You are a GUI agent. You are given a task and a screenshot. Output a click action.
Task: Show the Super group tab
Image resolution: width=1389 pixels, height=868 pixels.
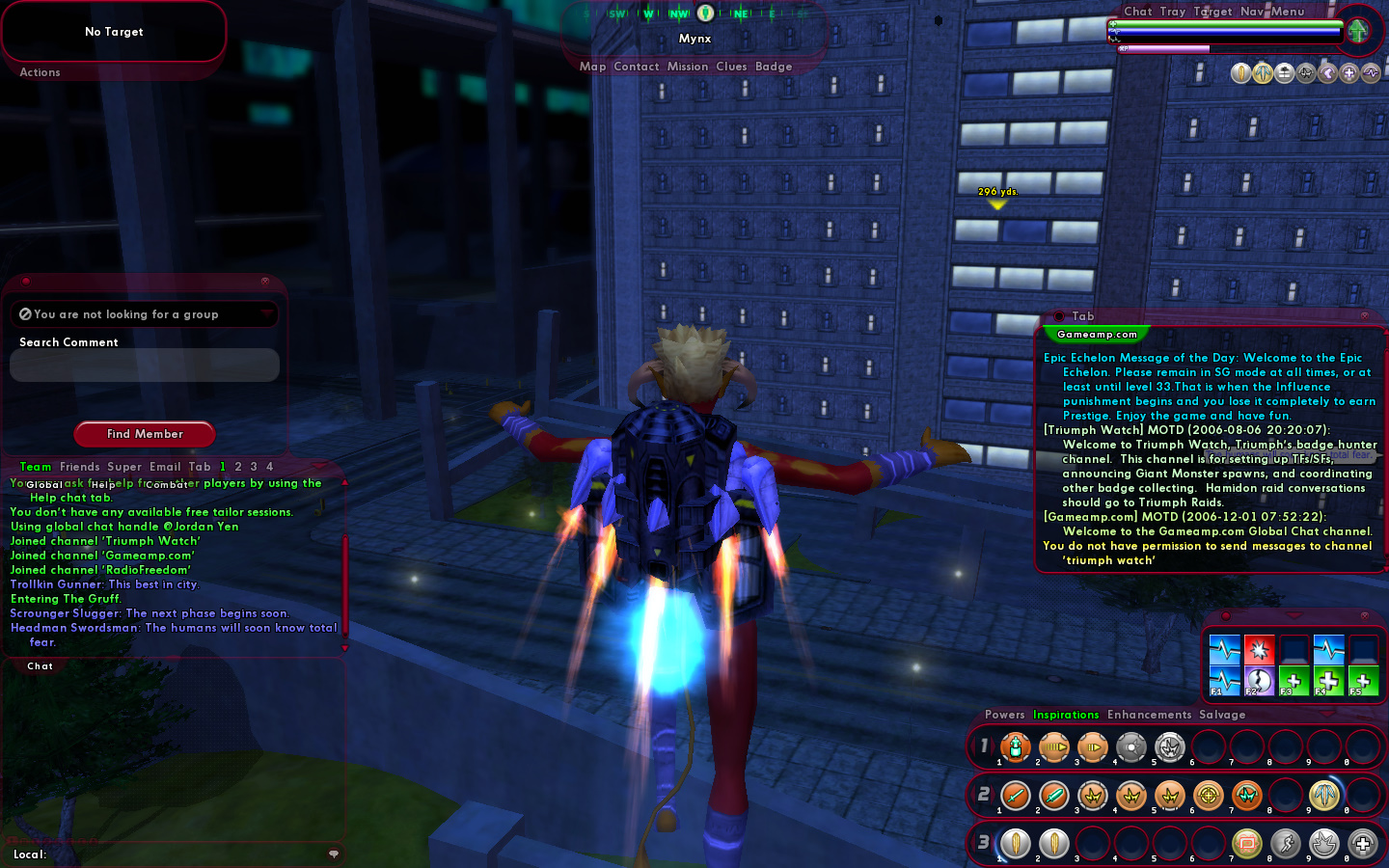click(124, 467)
